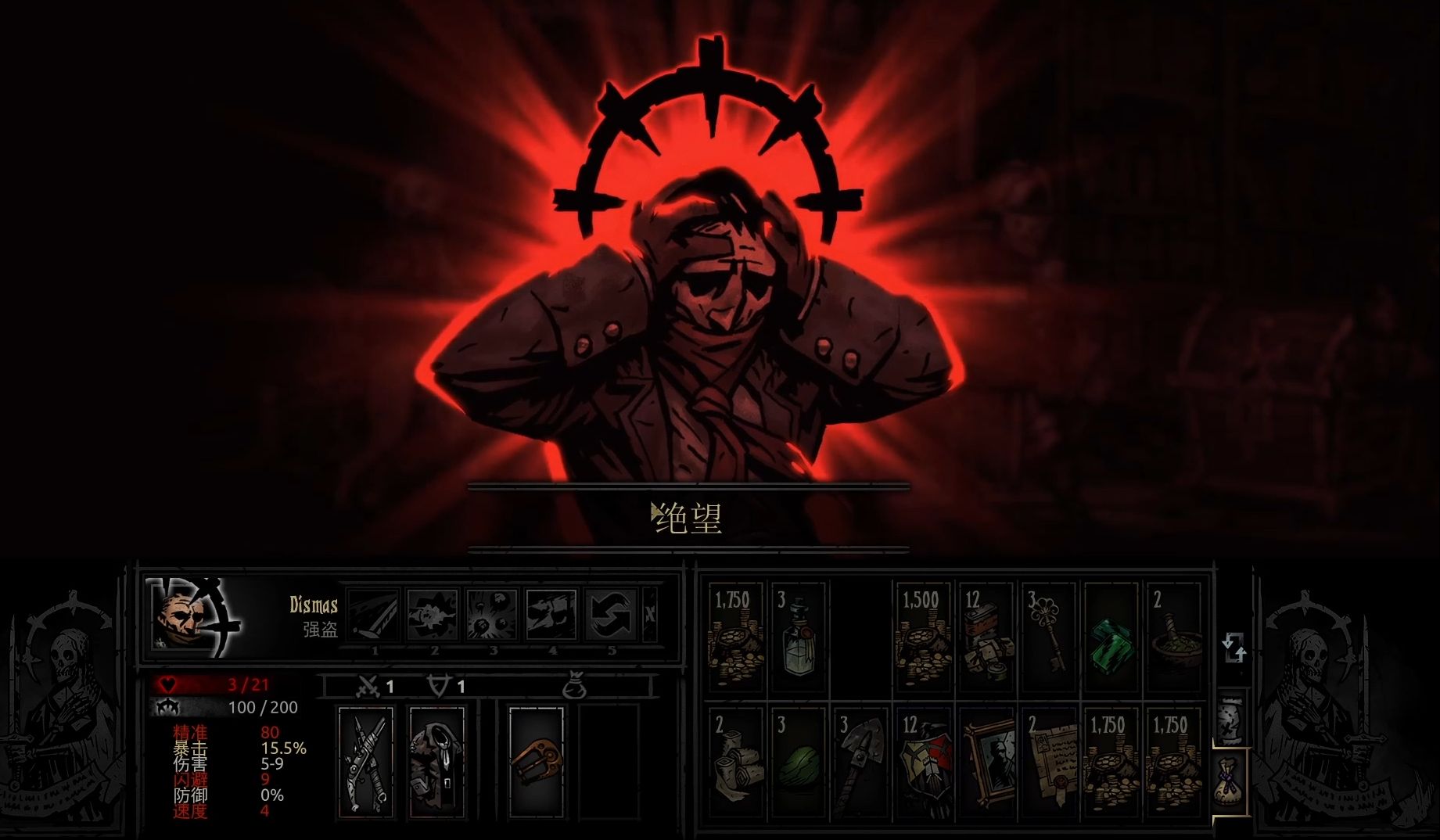
Task: Select the equipped buckle trinket
Action: pyautogui.click(x=536, y=761)
